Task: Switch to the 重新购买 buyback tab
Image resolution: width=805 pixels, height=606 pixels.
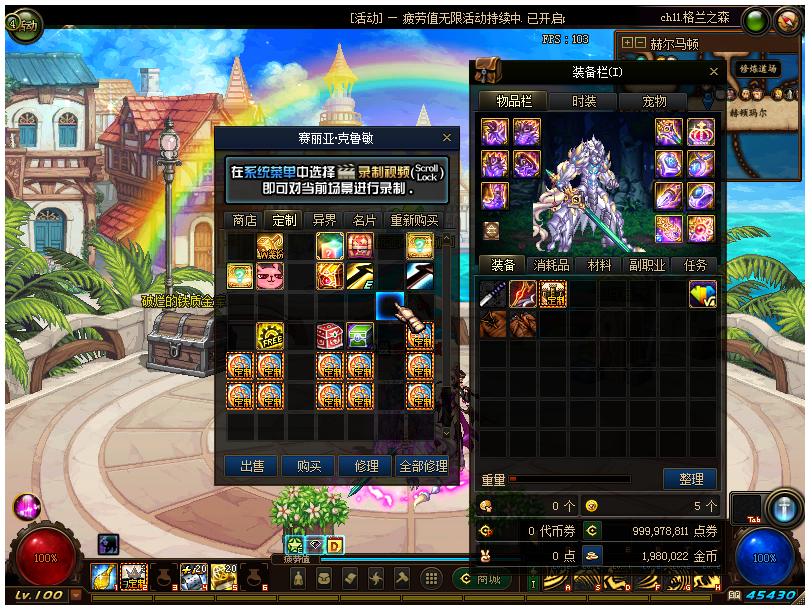Action: pos(414,220)
